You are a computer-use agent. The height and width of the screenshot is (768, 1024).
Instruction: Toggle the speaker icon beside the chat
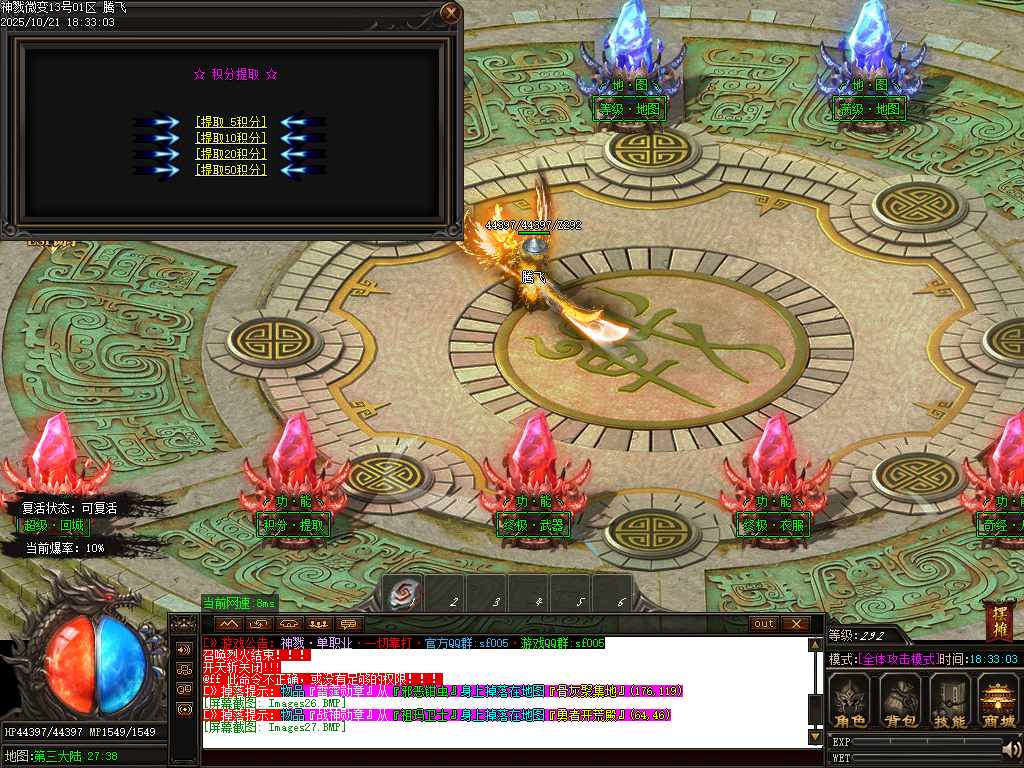point(184,649)
